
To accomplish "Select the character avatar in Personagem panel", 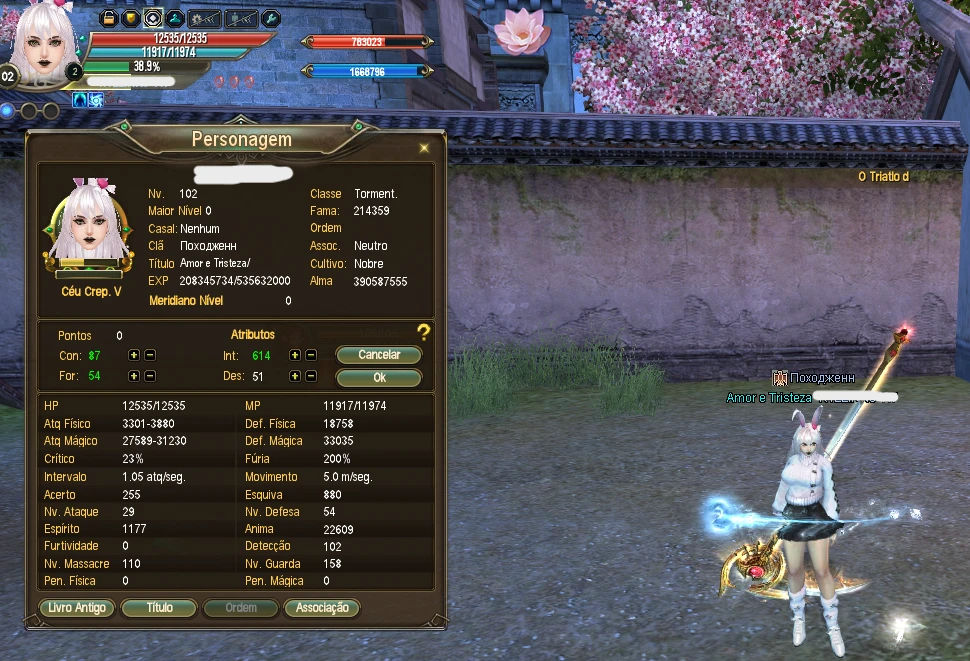I will pos(87,225).
